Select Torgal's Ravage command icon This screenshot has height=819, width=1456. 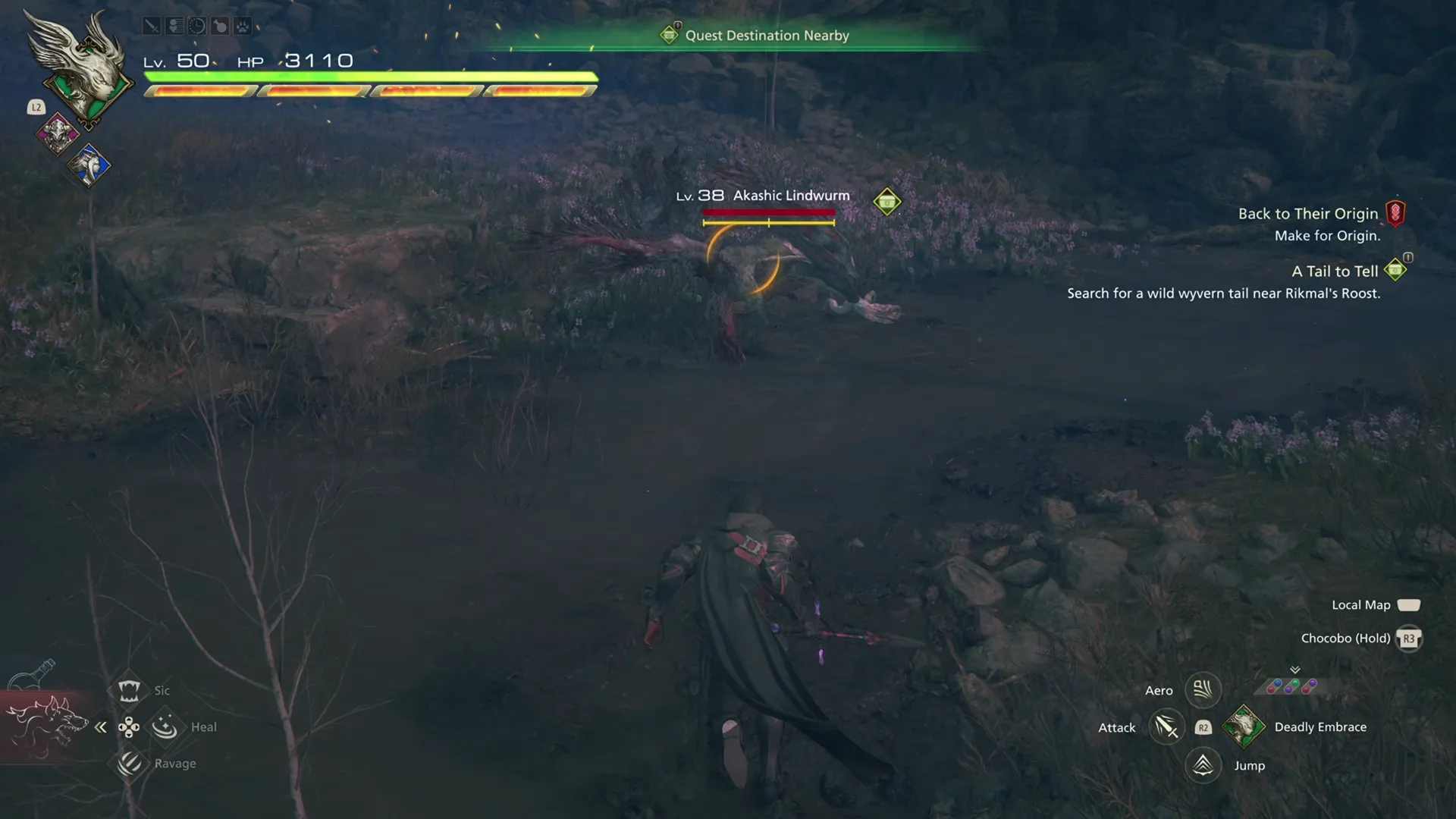pyautogui.click(x=129, y=763)
